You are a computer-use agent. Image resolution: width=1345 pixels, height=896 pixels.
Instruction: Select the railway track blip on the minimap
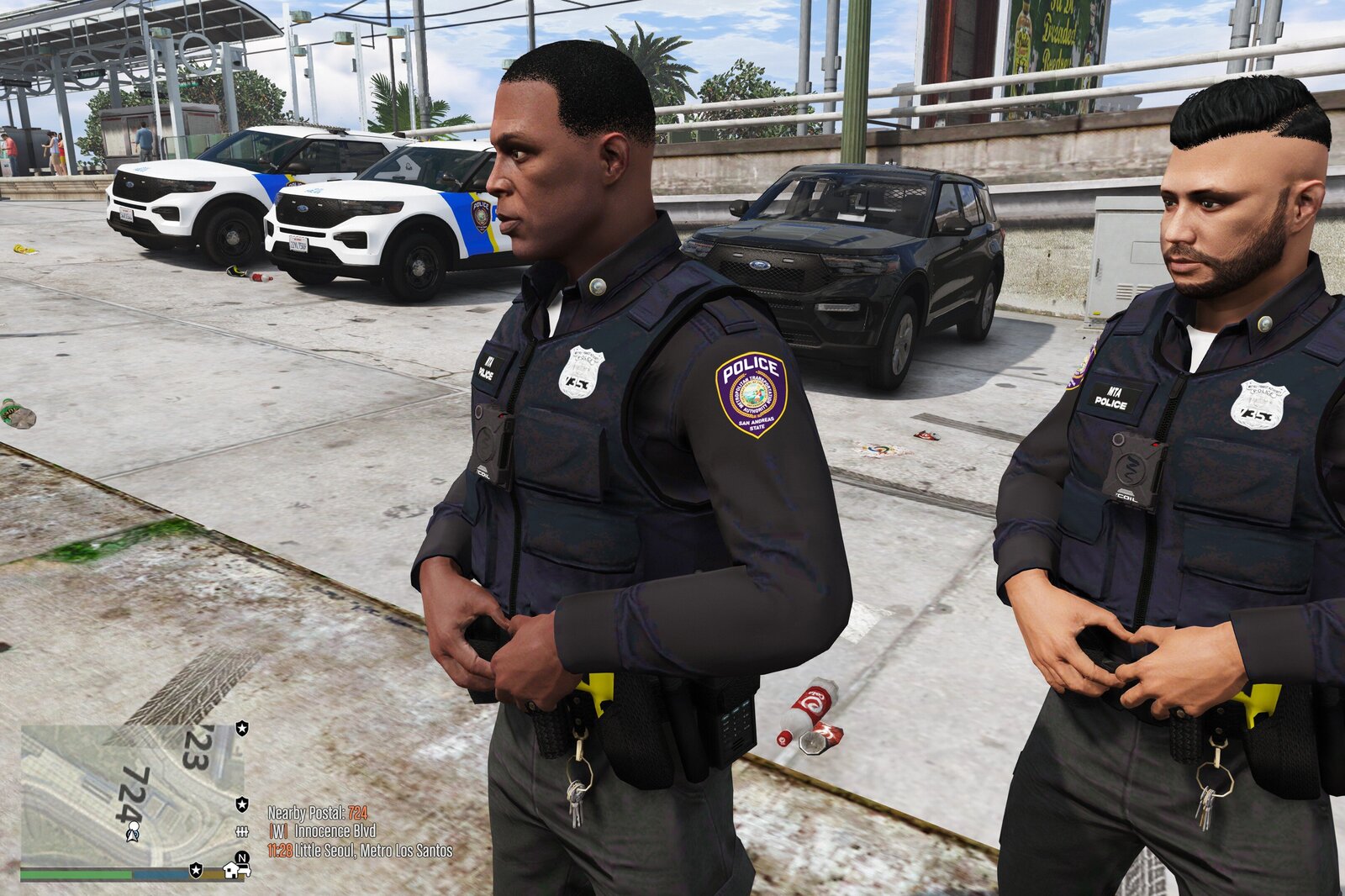pyautogui.click(x=242, y=832)
